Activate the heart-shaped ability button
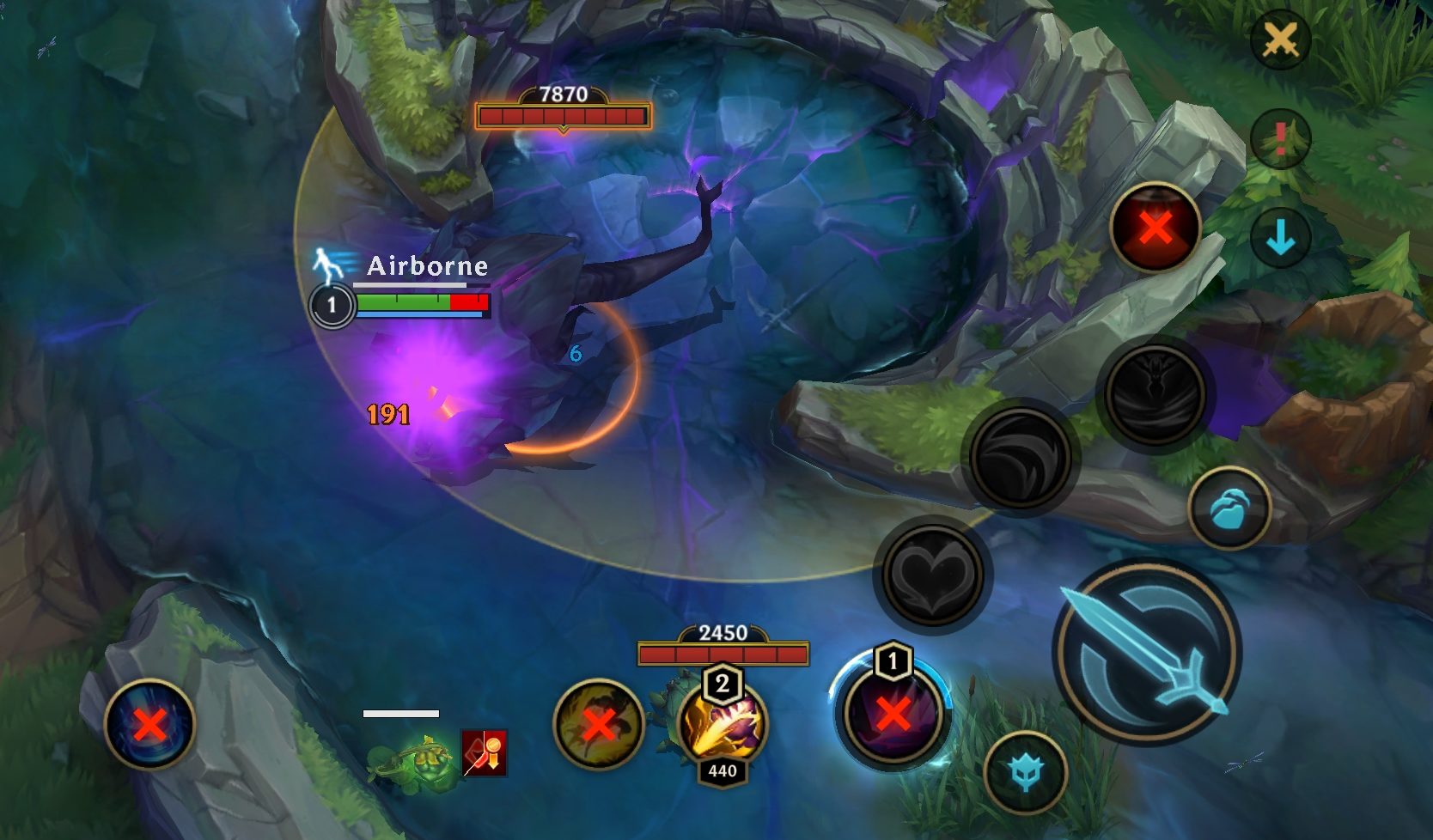The image size is (1433, 840). point(932,574)
